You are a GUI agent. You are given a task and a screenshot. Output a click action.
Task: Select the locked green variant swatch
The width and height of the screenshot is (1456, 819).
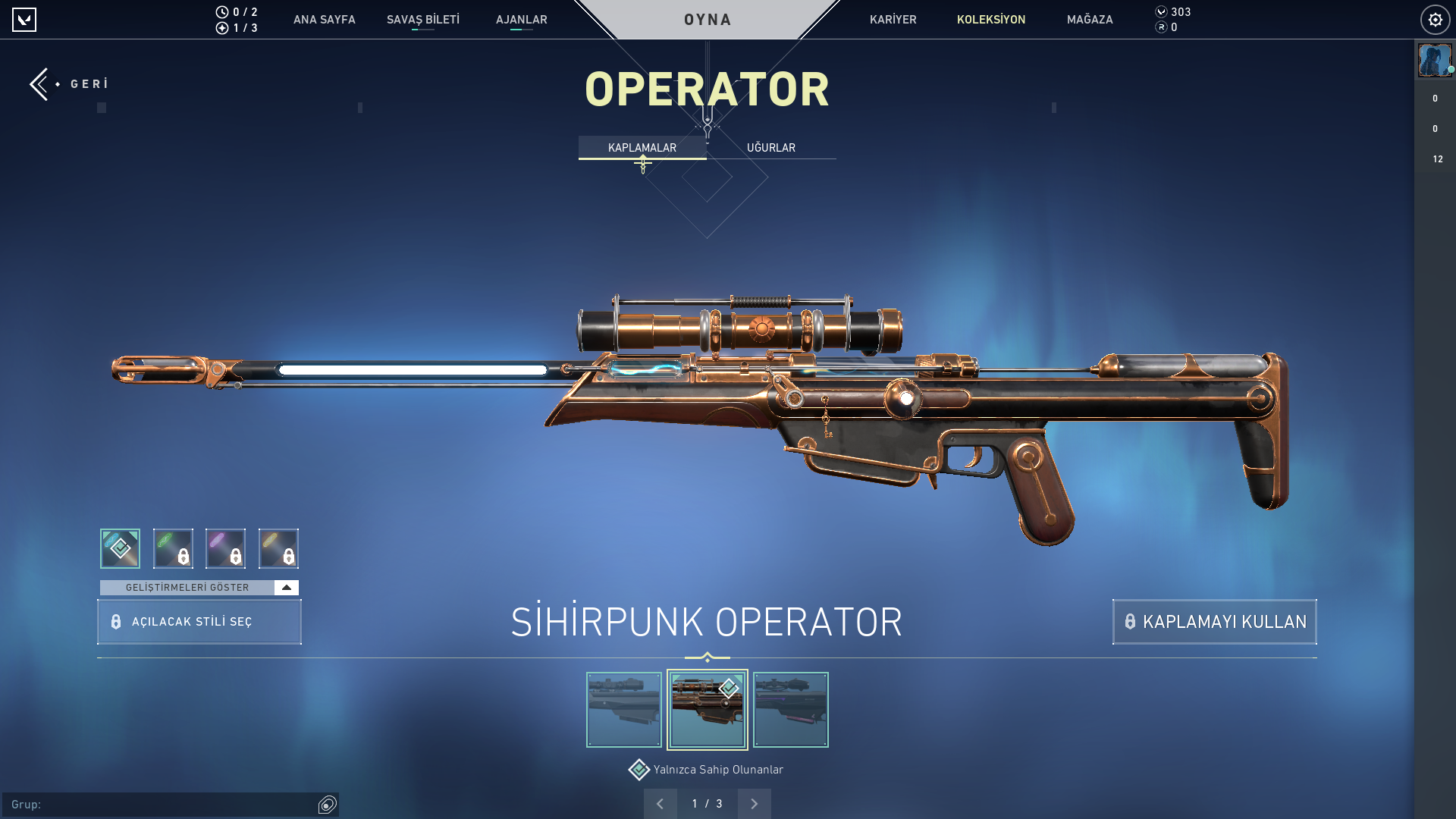[173, 548]
